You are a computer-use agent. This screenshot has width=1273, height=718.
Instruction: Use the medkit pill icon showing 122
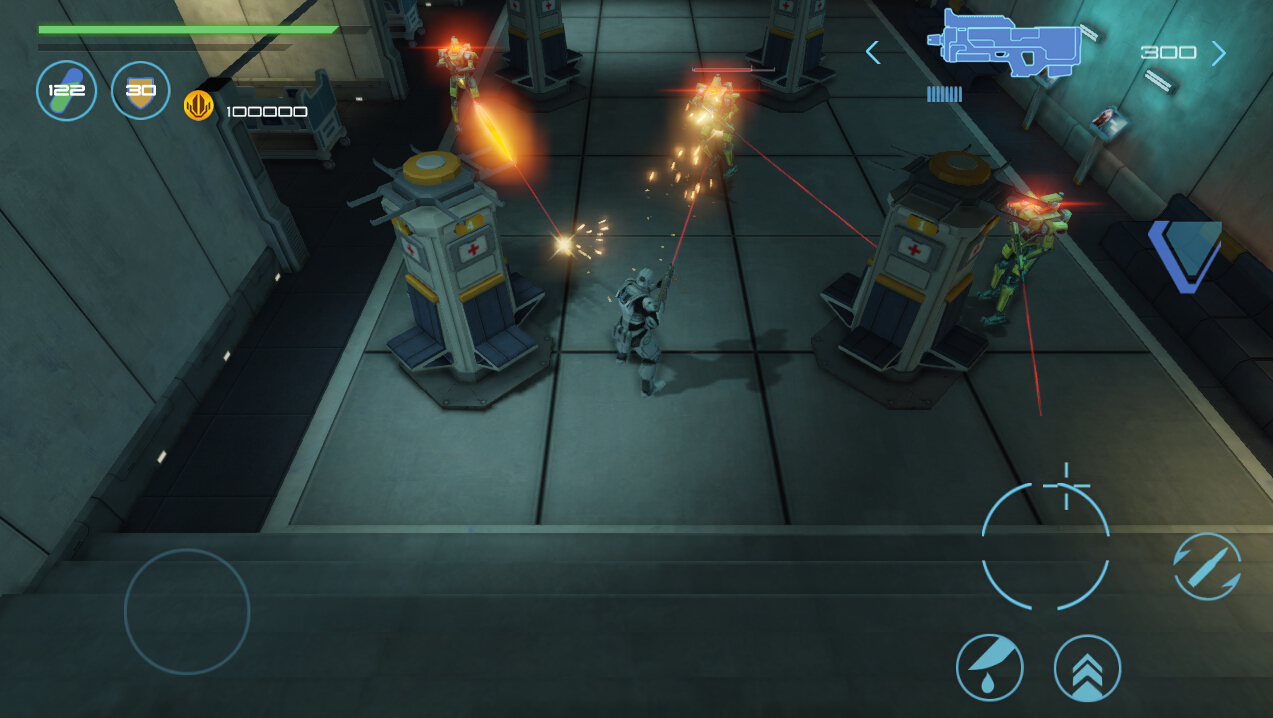pyautogui.click(x=66, y=91)
